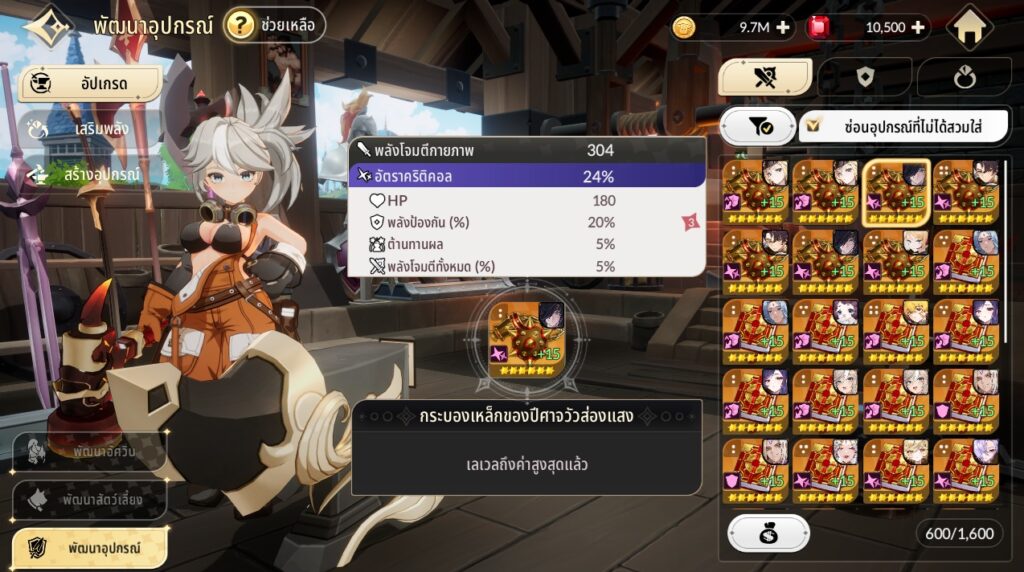This screenshot has width=1024, height=572.
Task: Open the ช่วยเหลือ help button
Action: 275,25
